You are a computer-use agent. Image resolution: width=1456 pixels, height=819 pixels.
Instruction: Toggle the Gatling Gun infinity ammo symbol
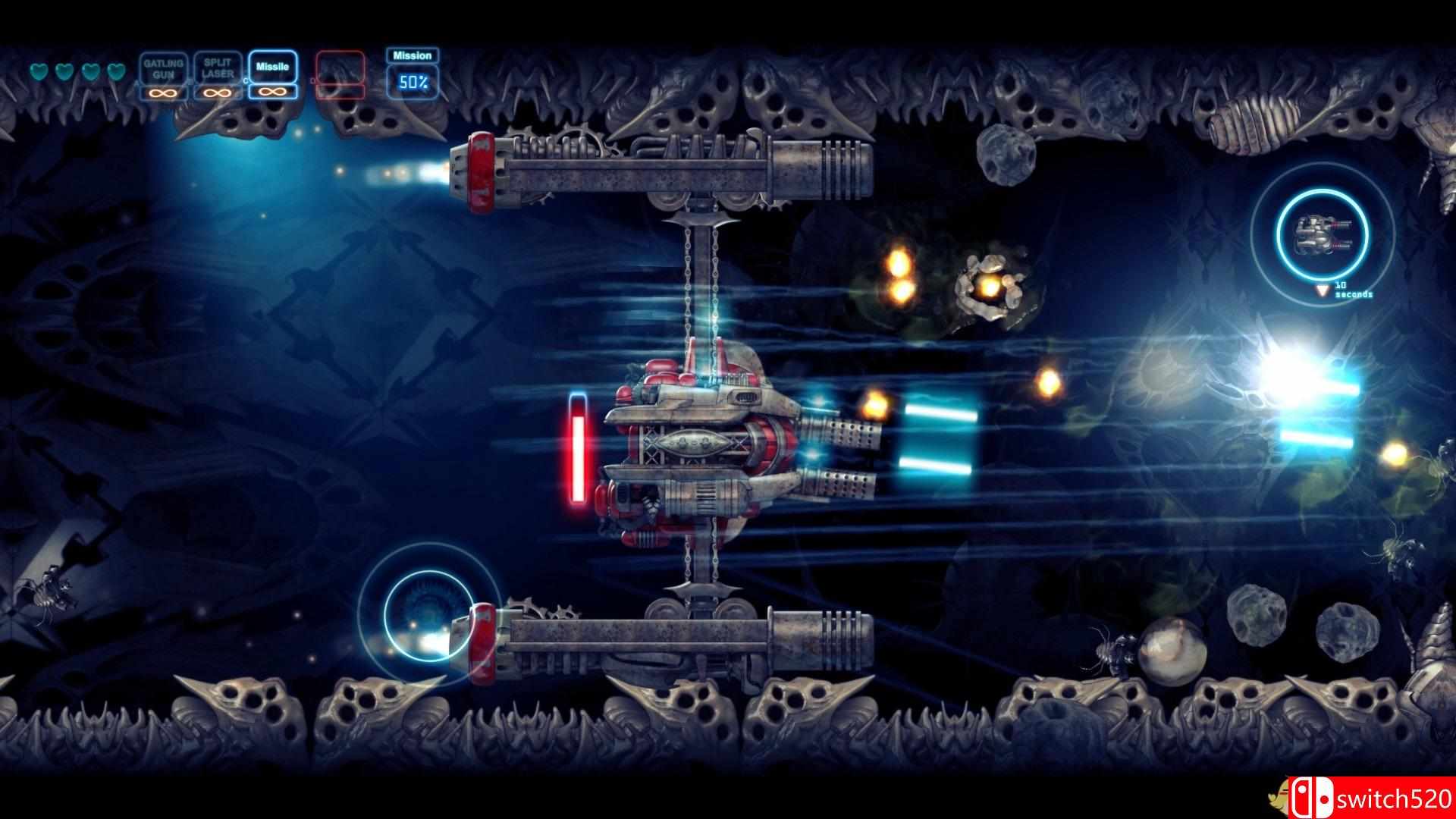tap(163, 93)
